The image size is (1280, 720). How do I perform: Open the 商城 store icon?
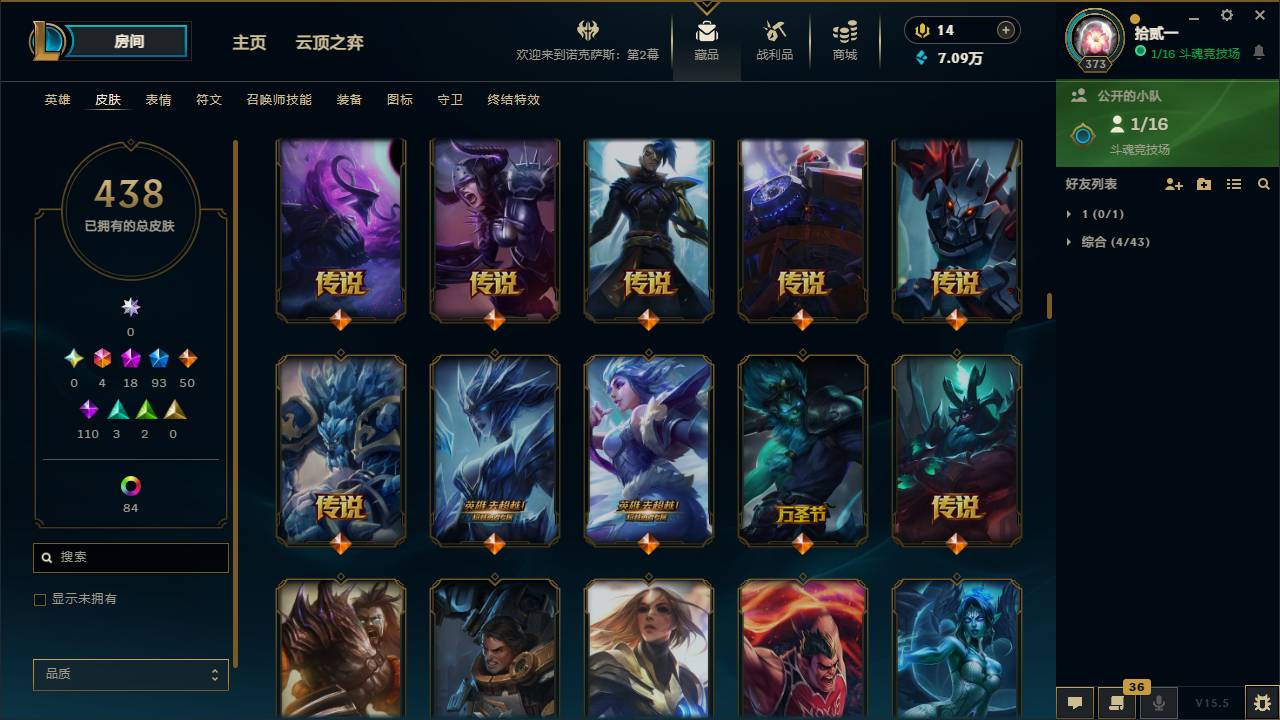(843, 40)
